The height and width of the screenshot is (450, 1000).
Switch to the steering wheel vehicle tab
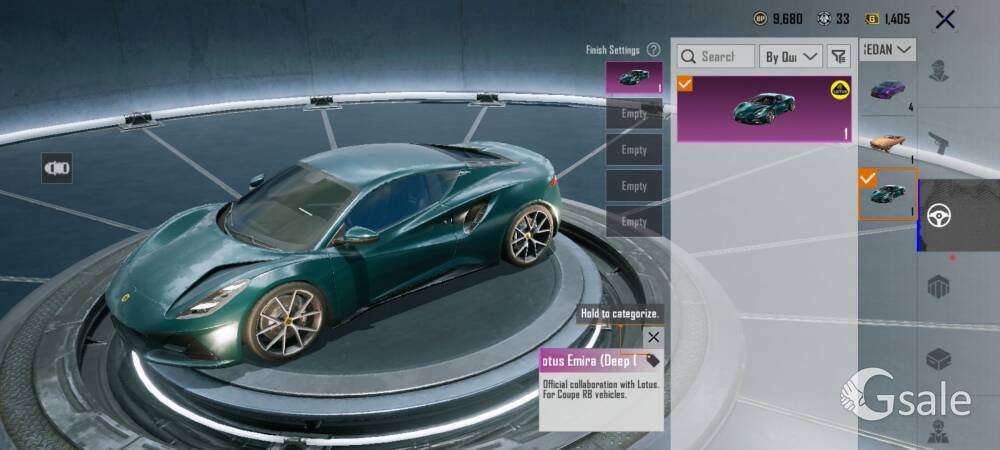coord(939,216)
